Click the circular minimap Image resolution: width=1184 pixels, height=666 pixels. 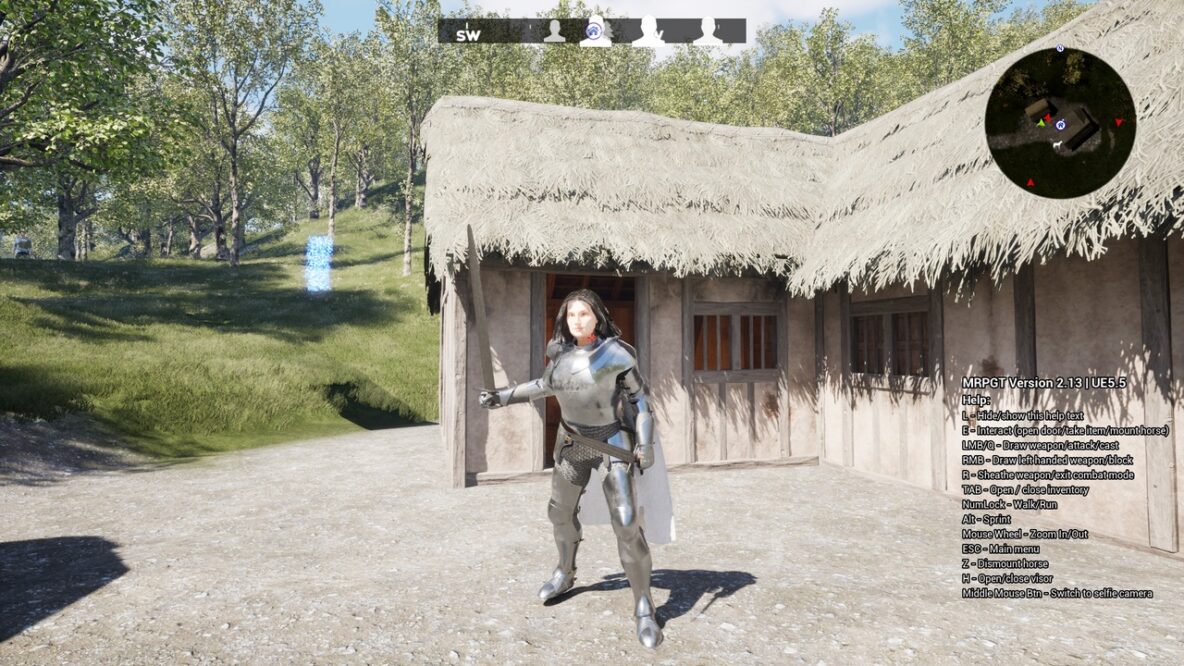[x=1060, y=122]
